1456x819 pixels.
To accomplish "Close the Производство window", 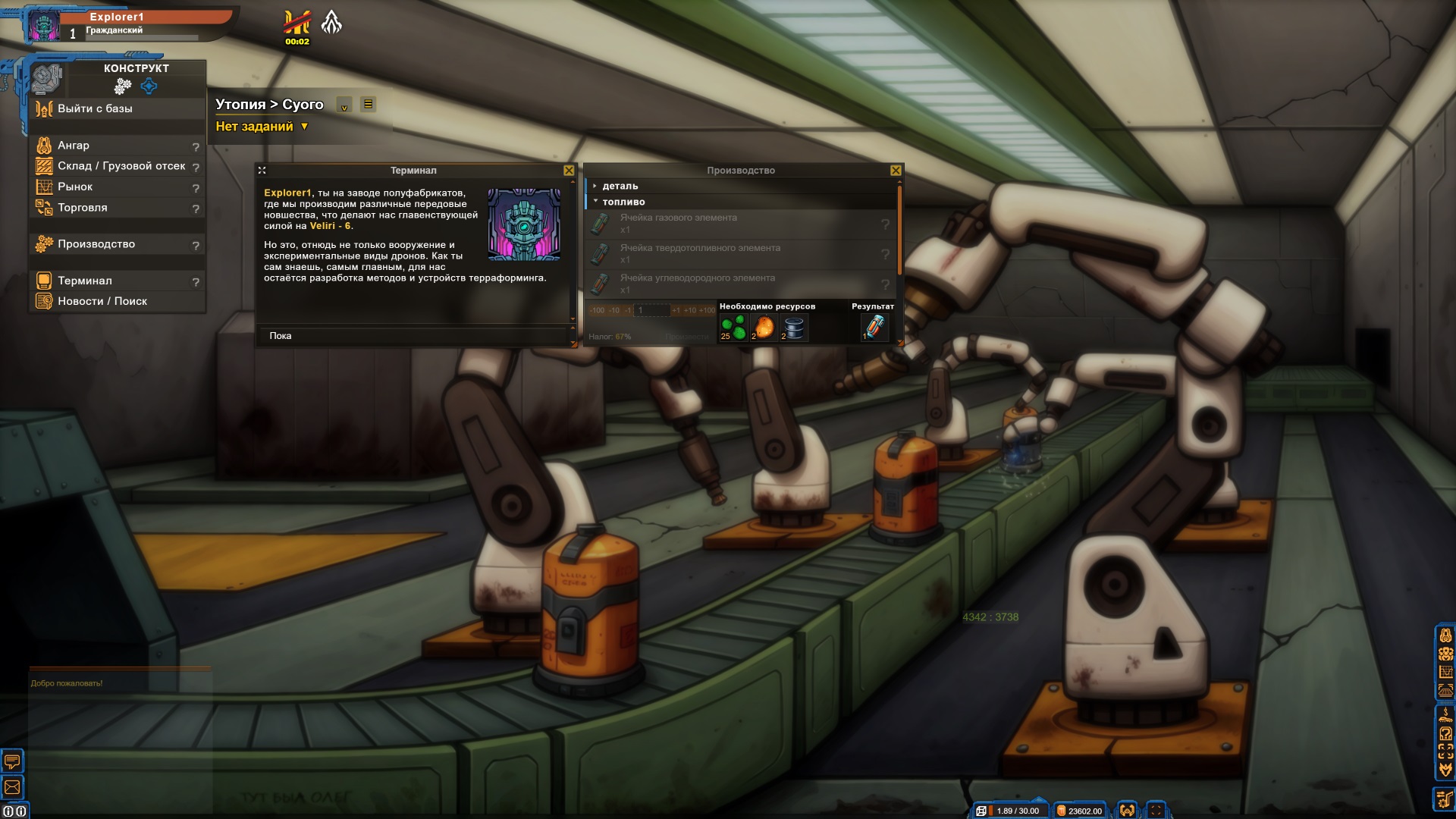I will (x=896, y=171).
